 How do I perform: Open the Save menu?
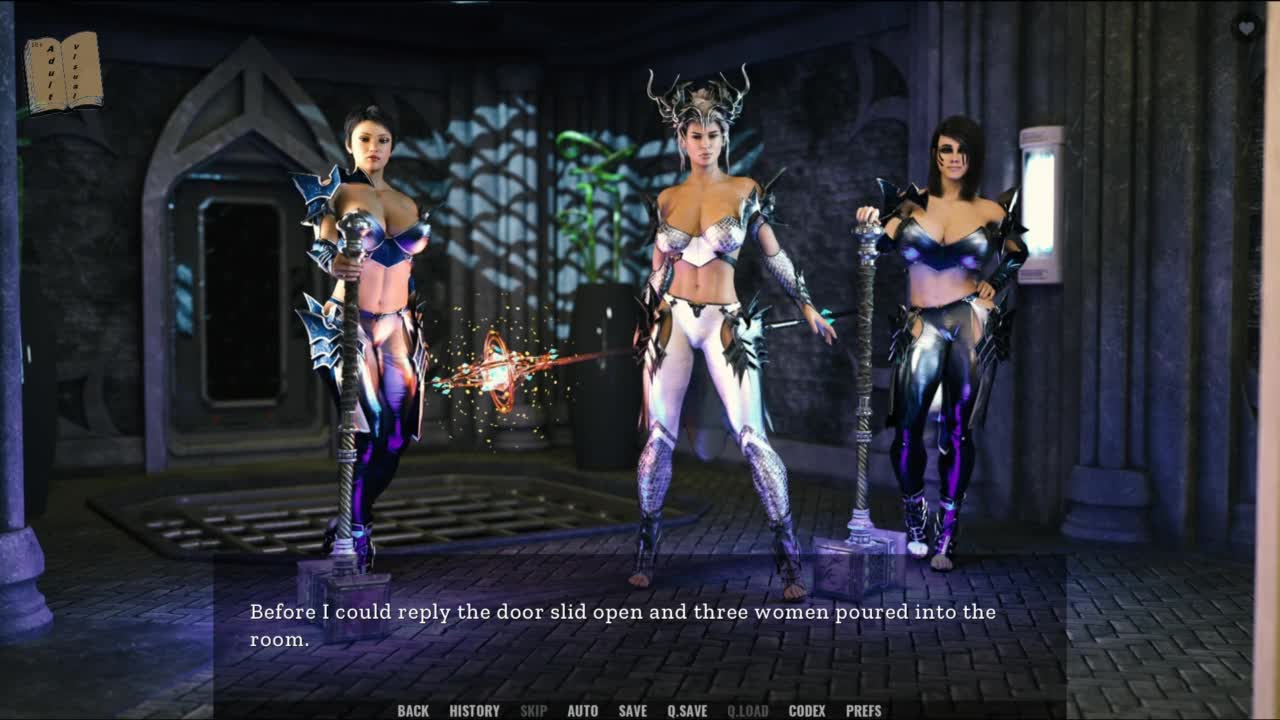[632, 711]
